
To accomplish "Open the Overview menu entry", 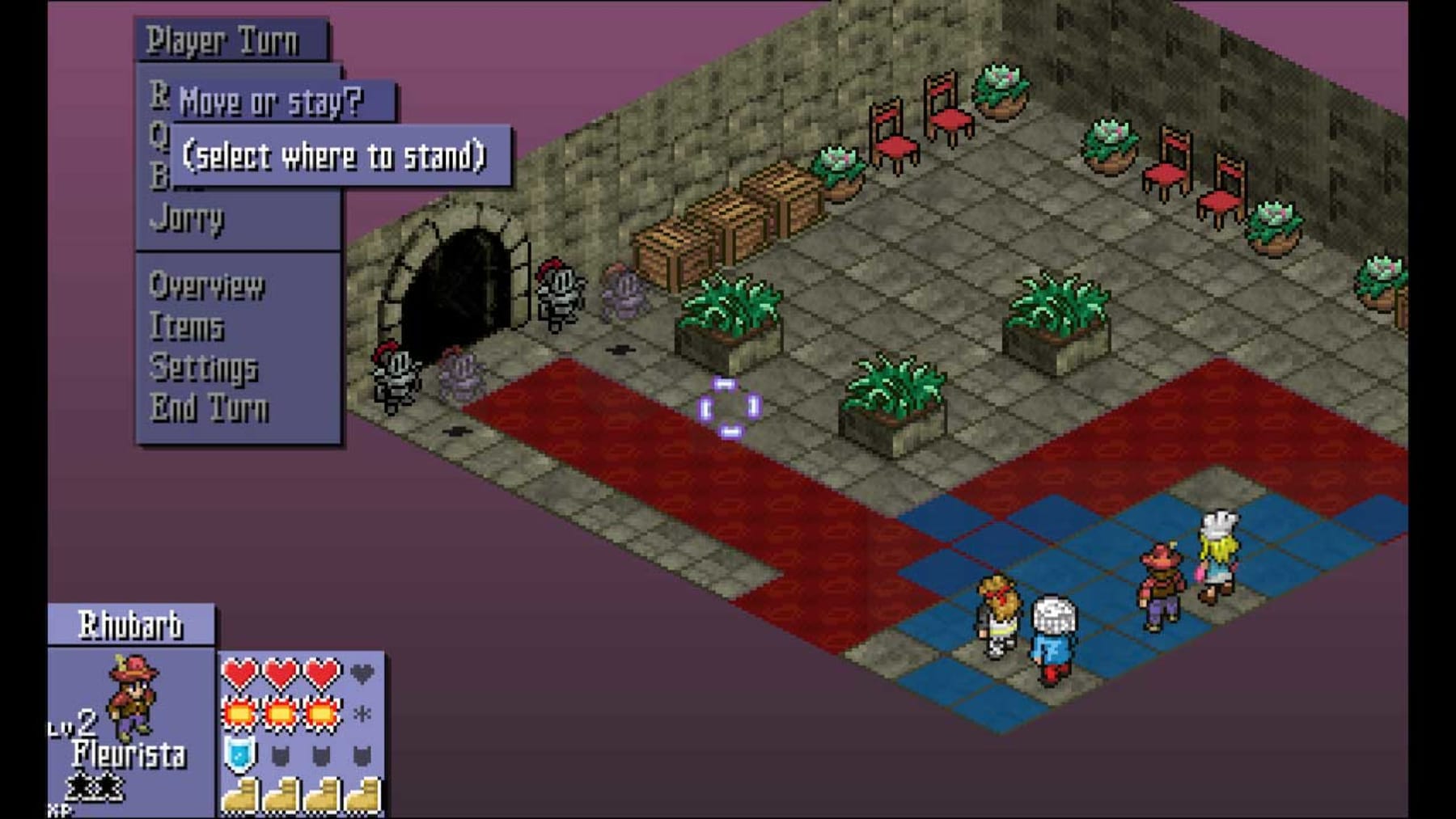I will (x=207, y=286).
